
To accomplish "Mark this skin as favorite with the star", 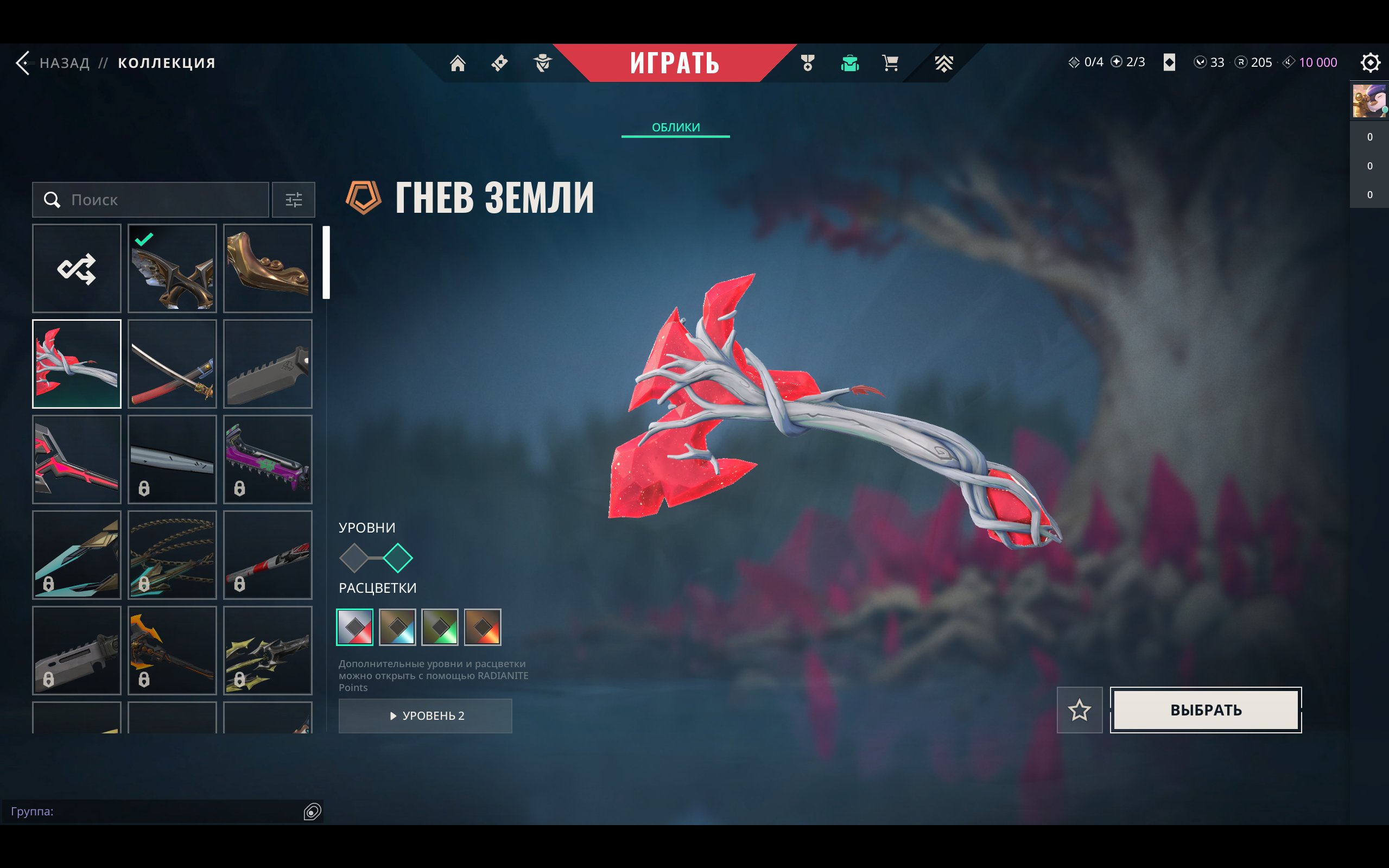I will click(1079, 710).
